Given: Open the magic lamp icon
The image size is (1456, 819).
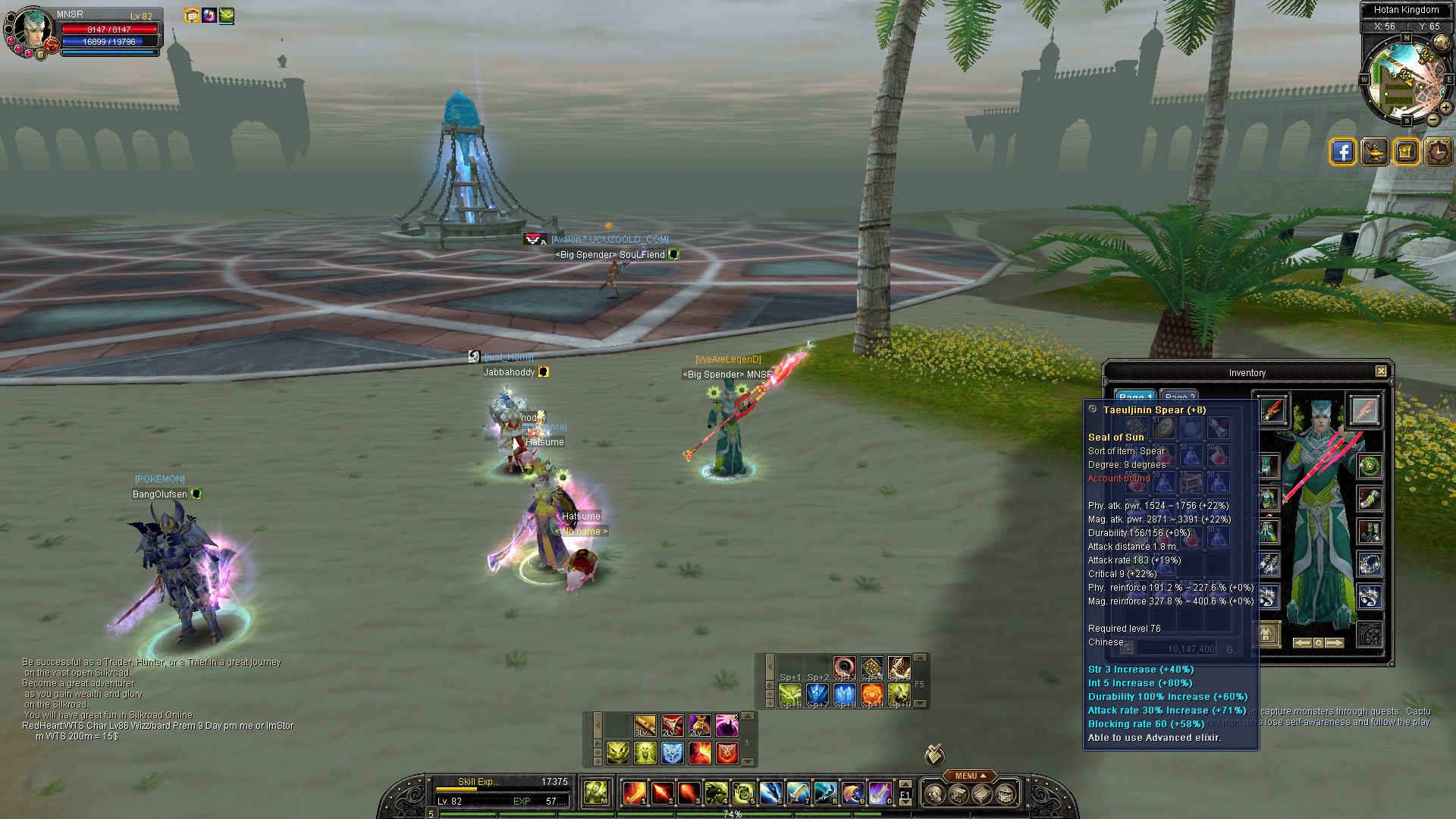Looking at the screenshot, I should 1374,152.
